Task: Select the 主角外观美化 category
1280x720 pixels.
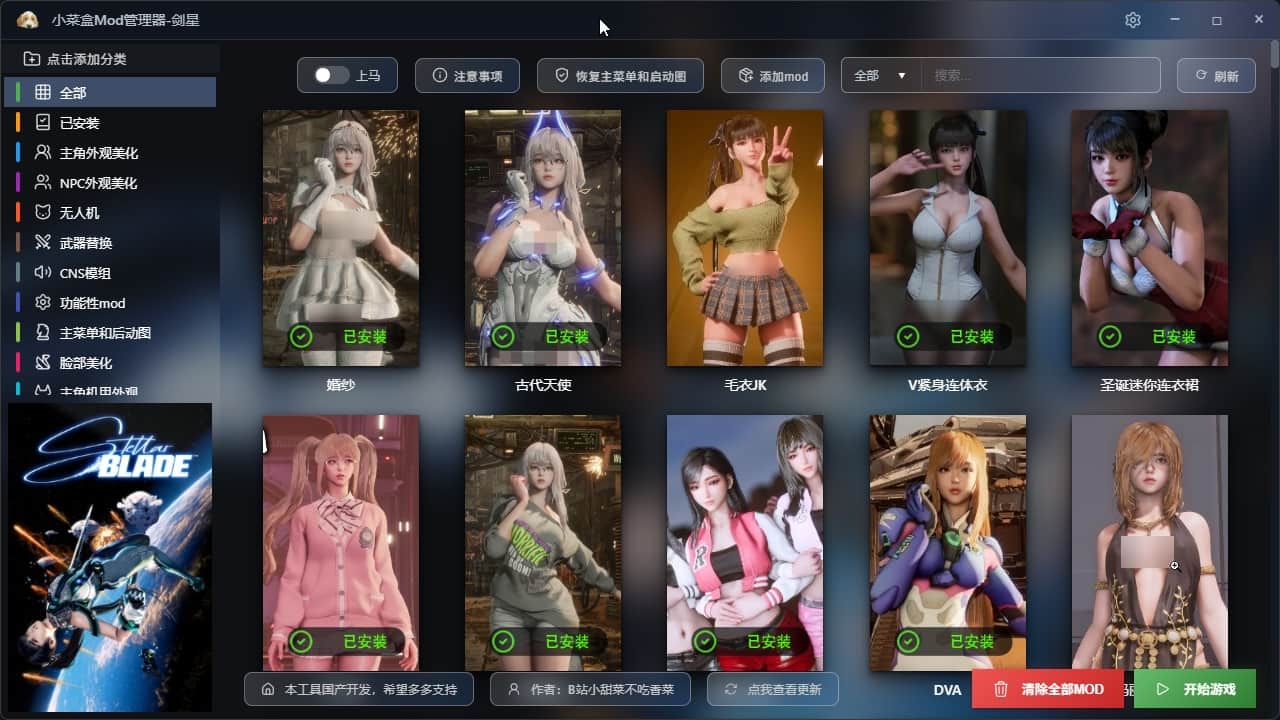Action: pos(98,153)
